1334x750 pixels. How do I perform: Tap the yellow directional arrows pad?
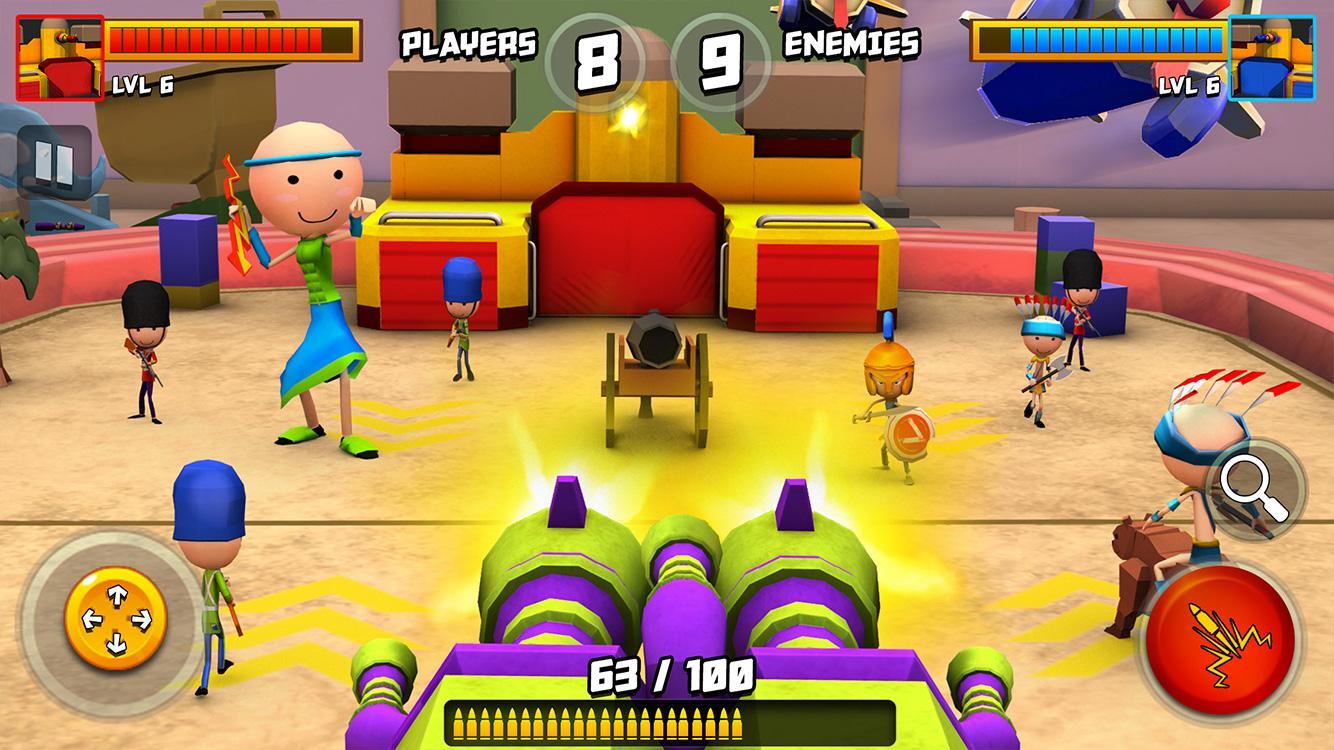click(x=117, y=621)
